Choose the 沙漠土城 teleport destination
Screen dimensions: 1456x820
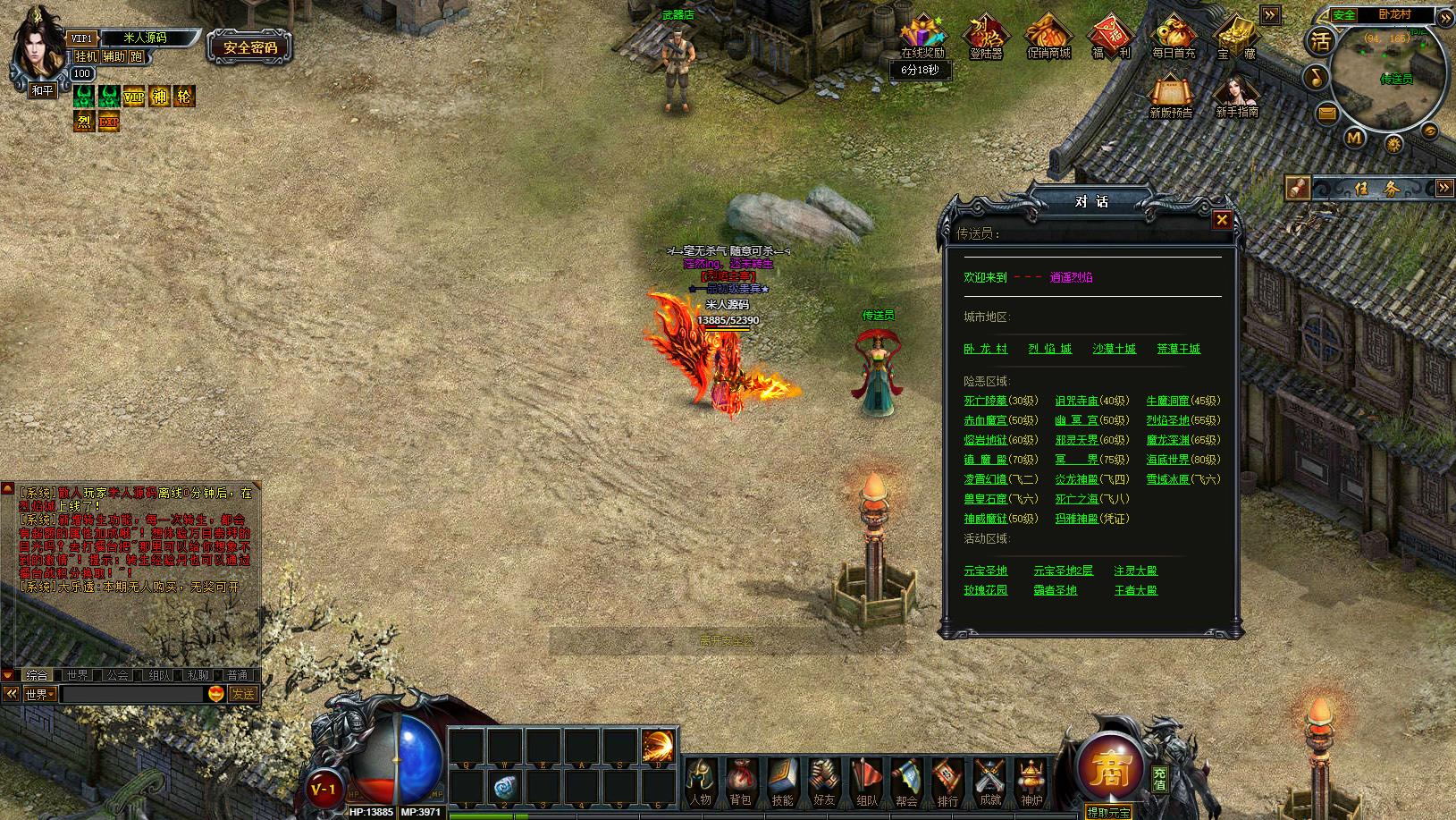pyautogui.click(x=1114, y=349)
